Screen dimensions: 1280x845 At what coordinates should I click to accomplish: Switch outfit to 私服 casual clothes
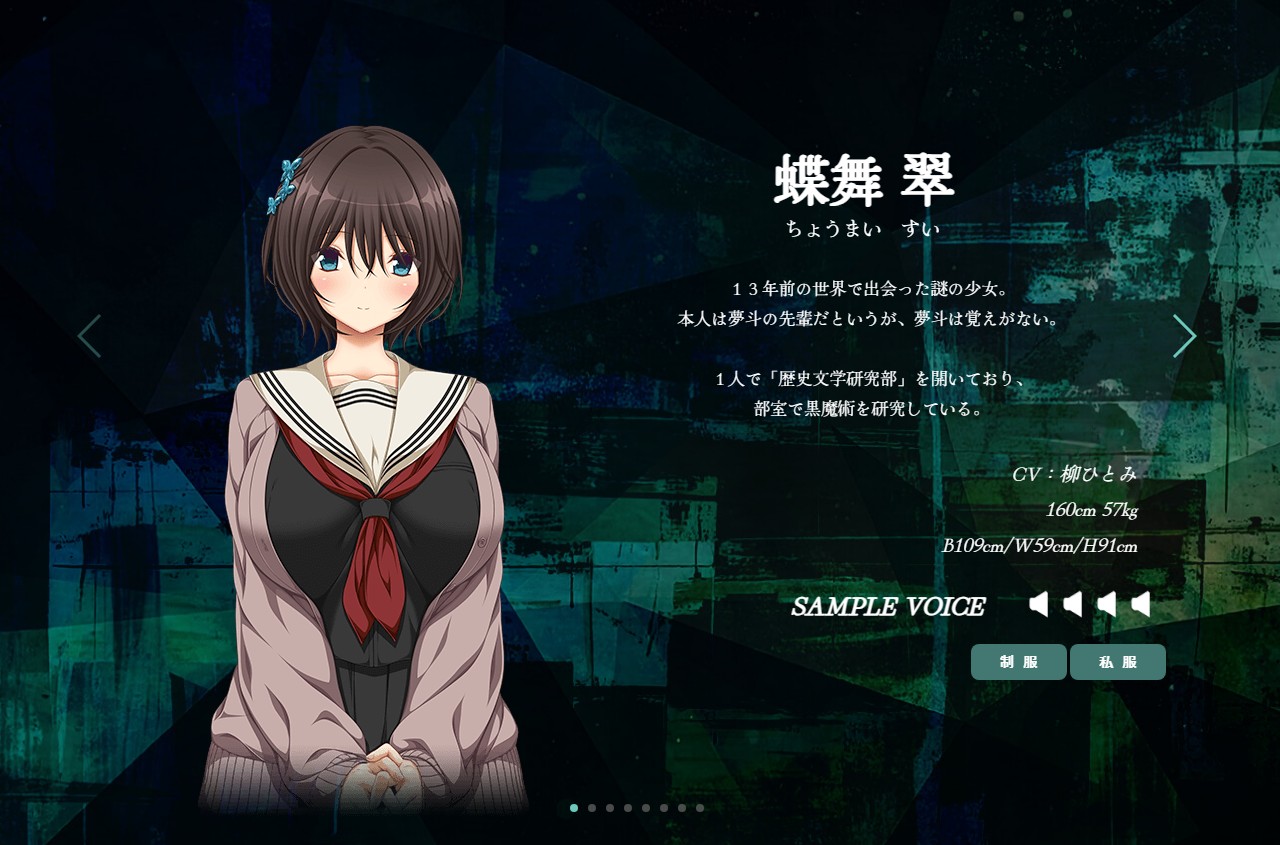1117,662
